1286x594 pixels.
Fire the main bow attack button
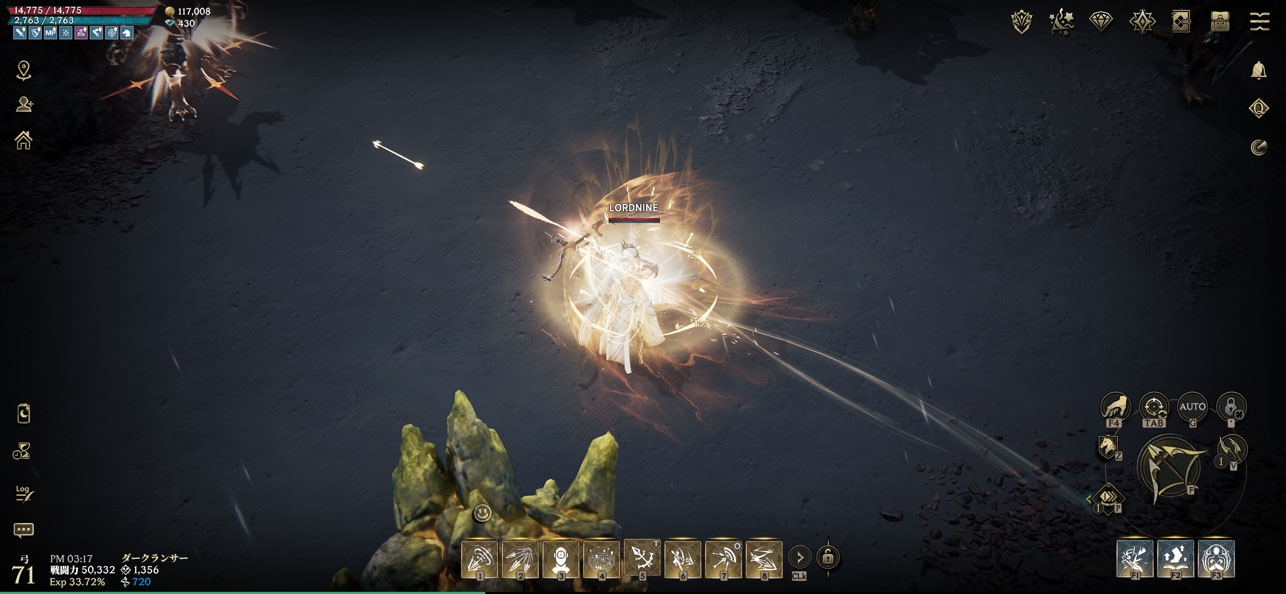1170,469
